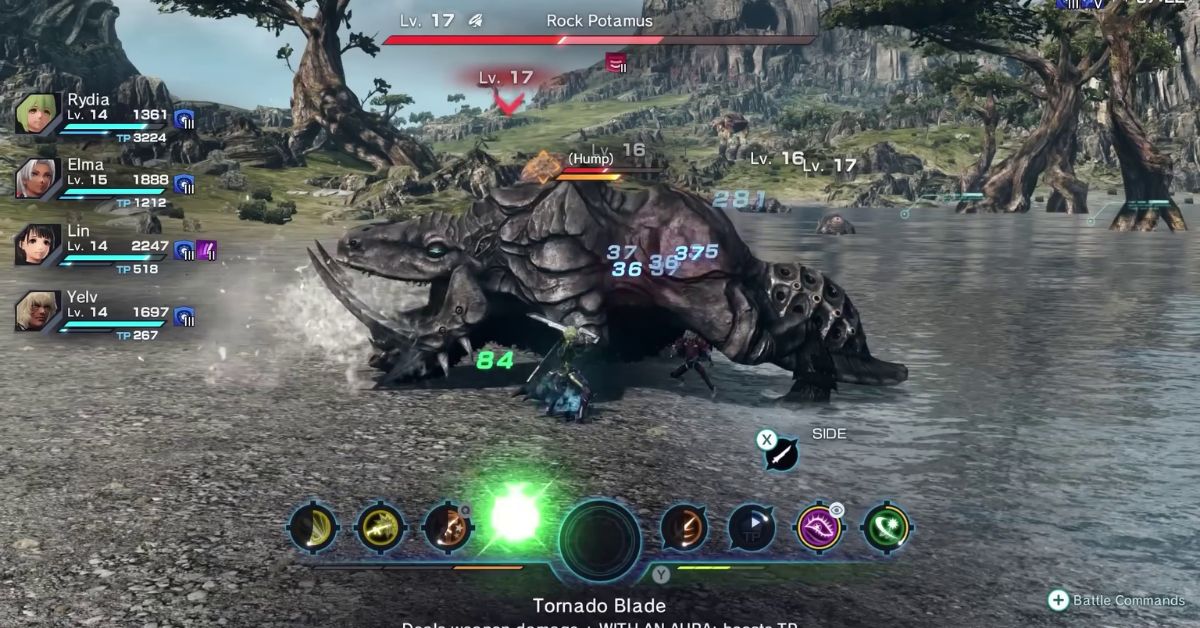
Task: Choose Elma's party portrait
Action: tap(38, 180)
